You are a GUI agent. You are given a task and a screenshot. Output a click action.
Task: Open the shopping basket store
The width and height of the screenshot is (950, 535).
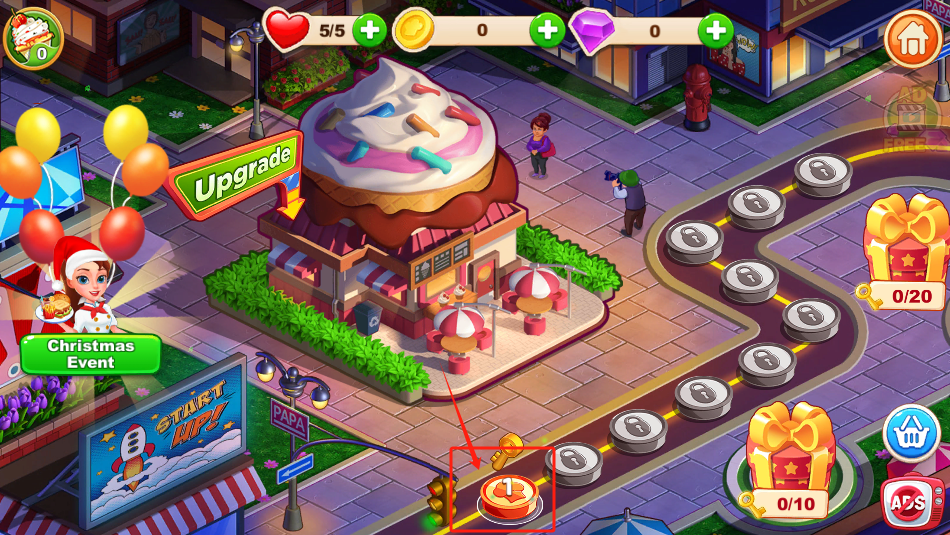point(911,434)
